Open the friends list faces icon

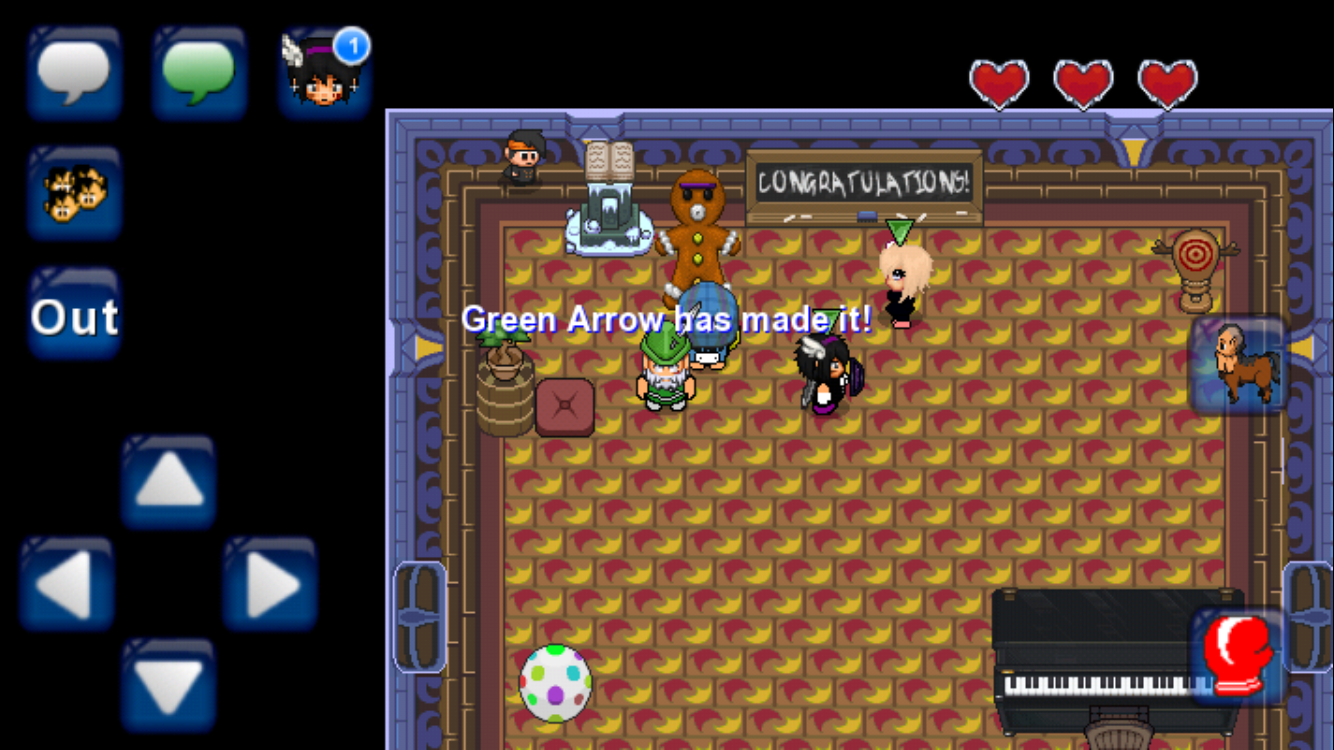click(x=74, y=192)
